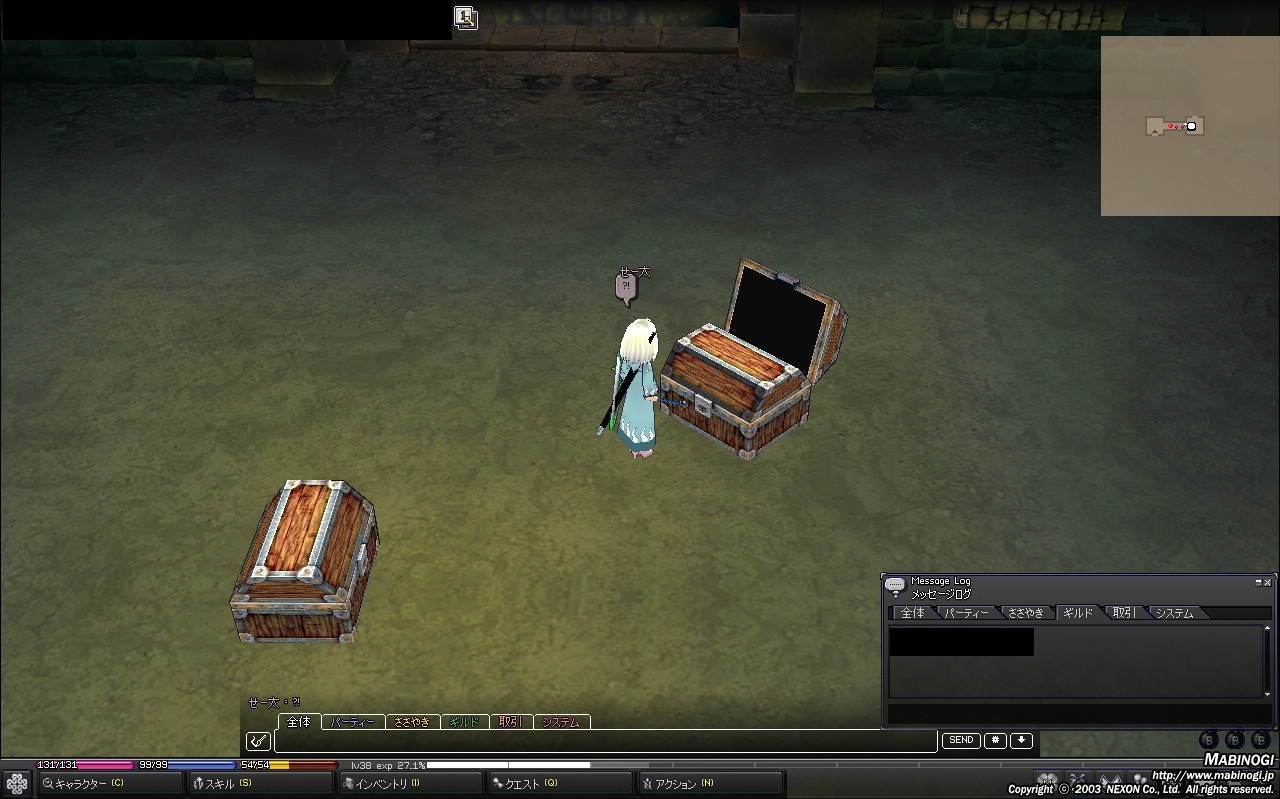Open the キャラクター (Character) window
Viewport: 1280px width, 799px height.
click(90, 783)
